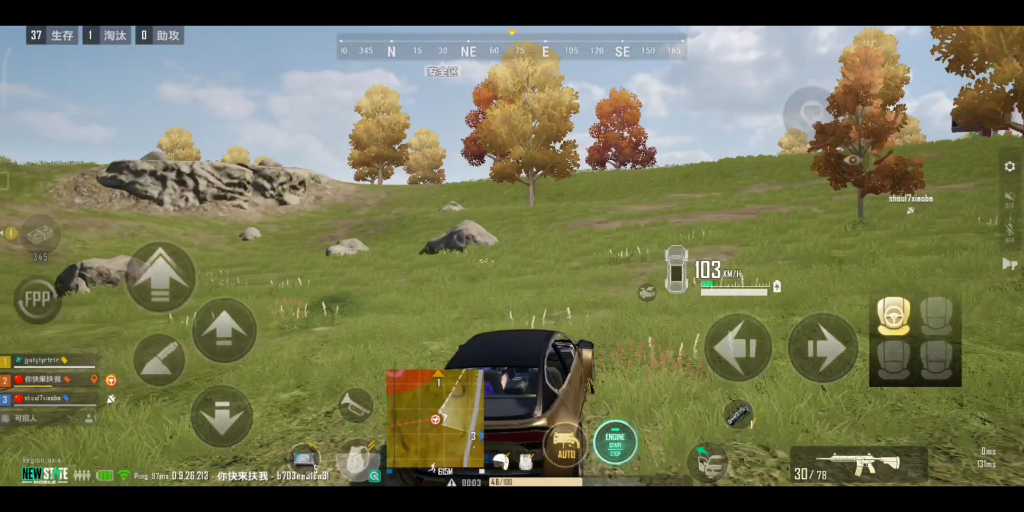Toggle the speaker icon labeled OFF

(1009, 199)
